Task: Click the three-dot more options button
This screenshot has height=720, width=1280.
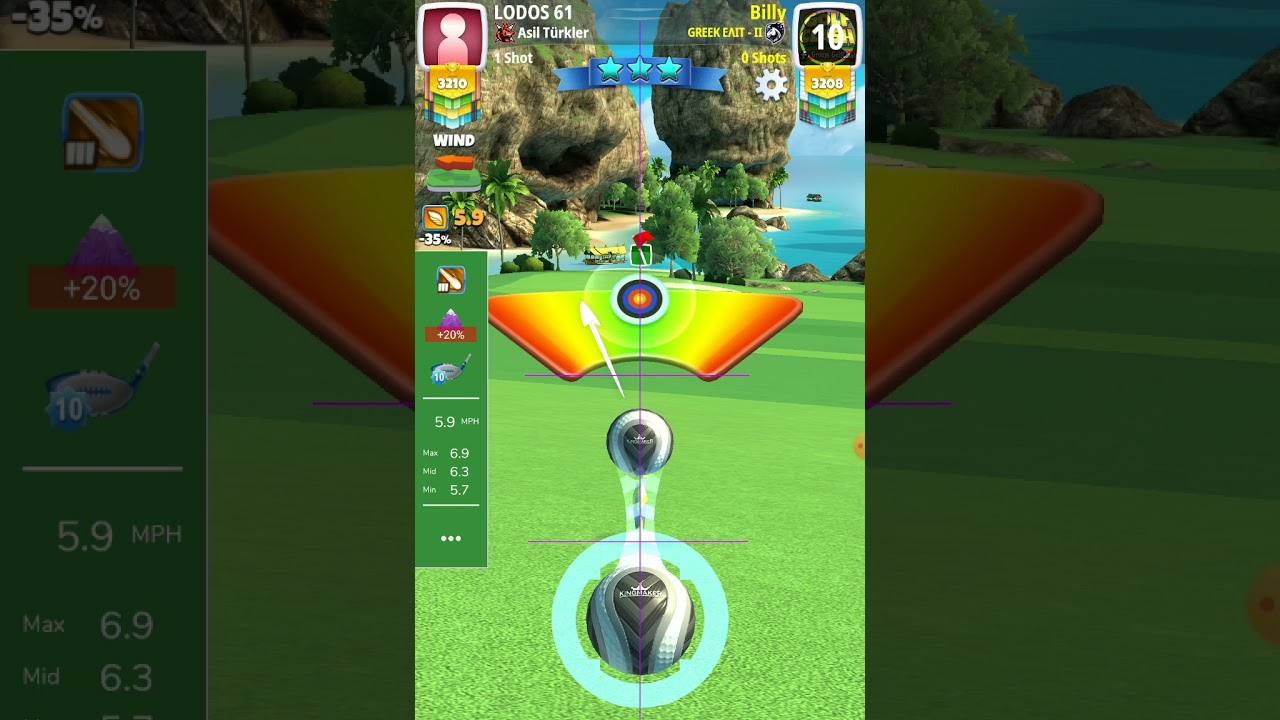Action: point(451,538)
